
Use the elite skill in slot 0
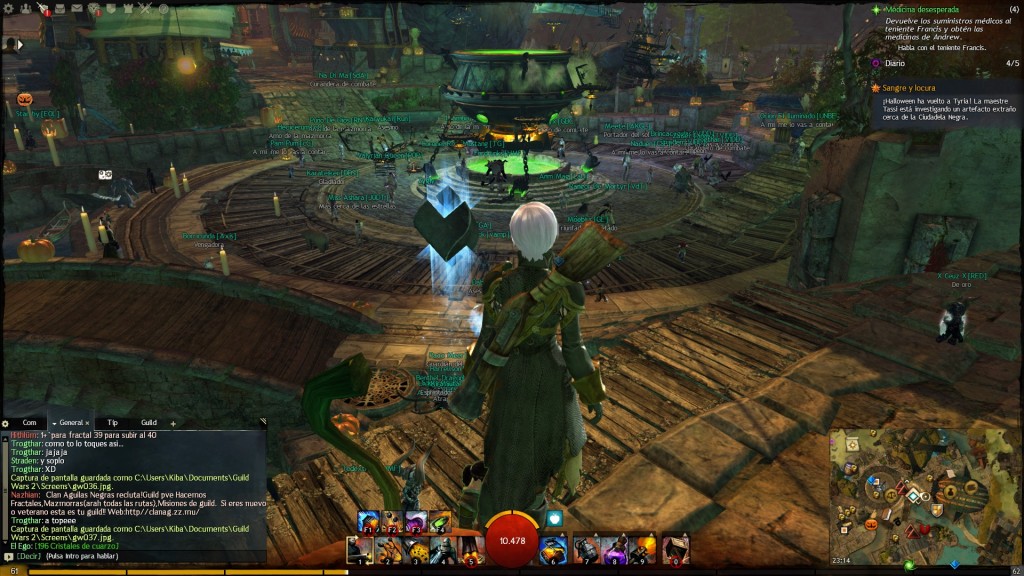pyautogui.click(x=676, y=549)
